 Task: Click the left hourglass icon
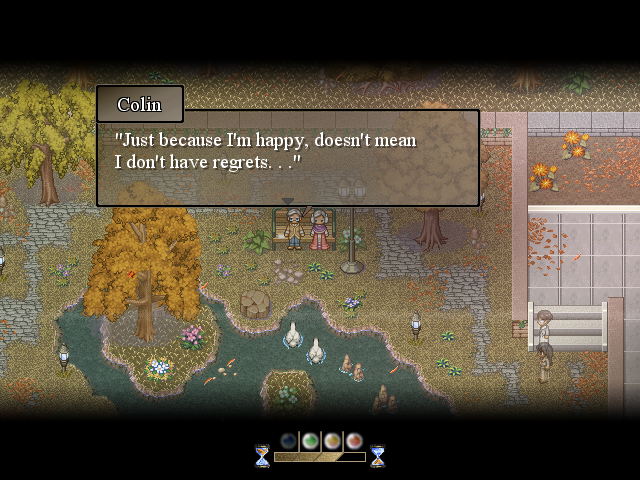click(x=262, y=456)
